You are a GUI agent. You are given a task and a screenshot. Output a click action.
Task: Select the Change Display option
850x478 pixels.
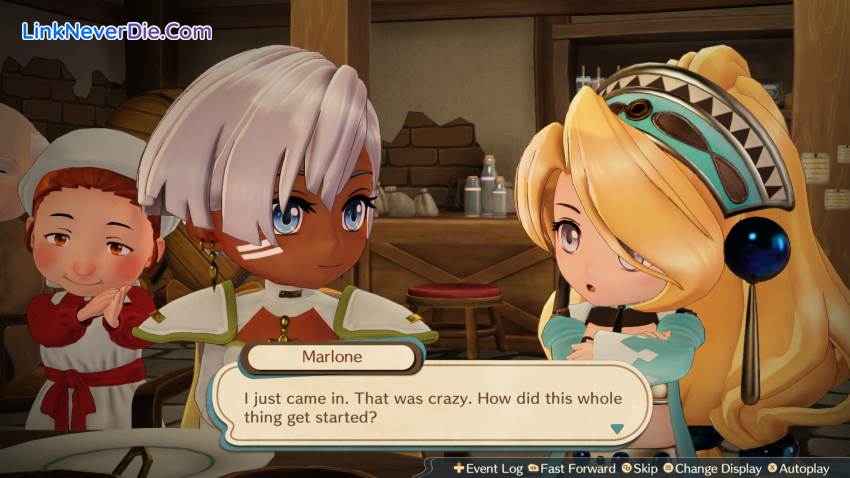click(711, 468)
